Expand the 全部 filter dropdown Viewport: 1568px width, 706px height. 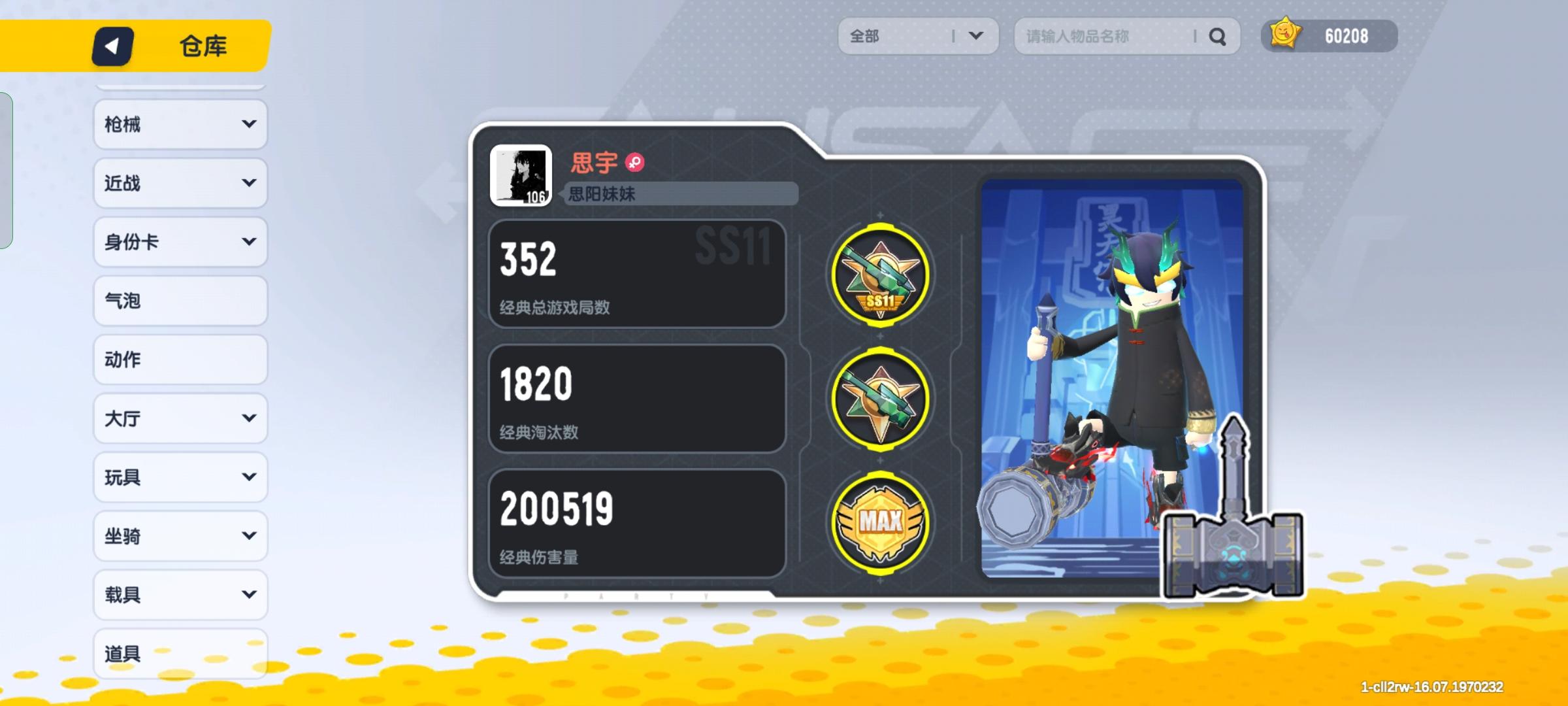click(918, 36)
